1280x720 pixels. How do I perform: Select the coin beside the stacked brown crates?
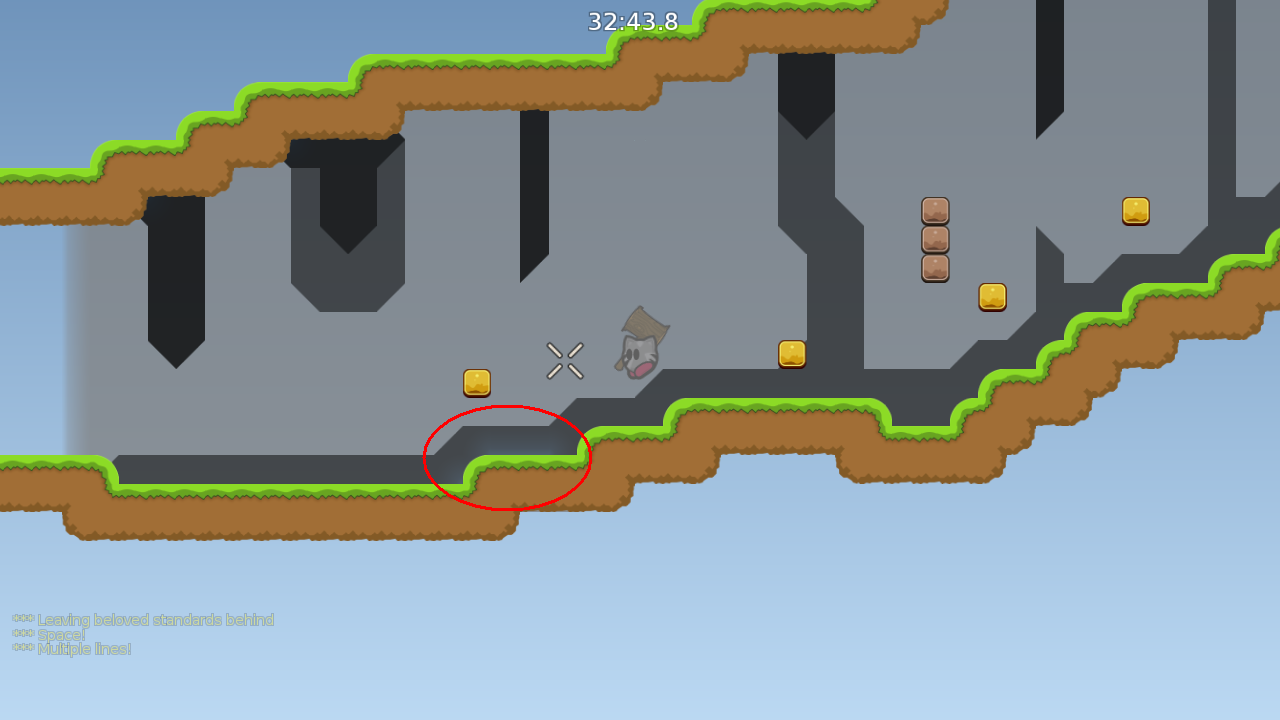tap(991, 295)
